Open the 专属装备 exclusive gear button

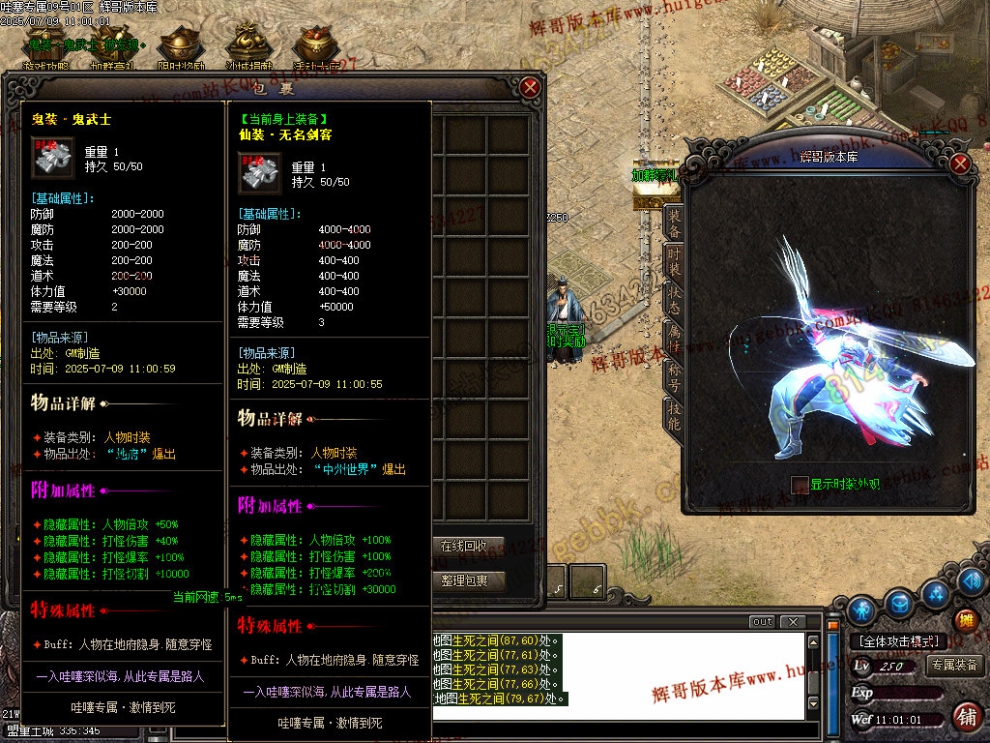[x=953, y=665]
